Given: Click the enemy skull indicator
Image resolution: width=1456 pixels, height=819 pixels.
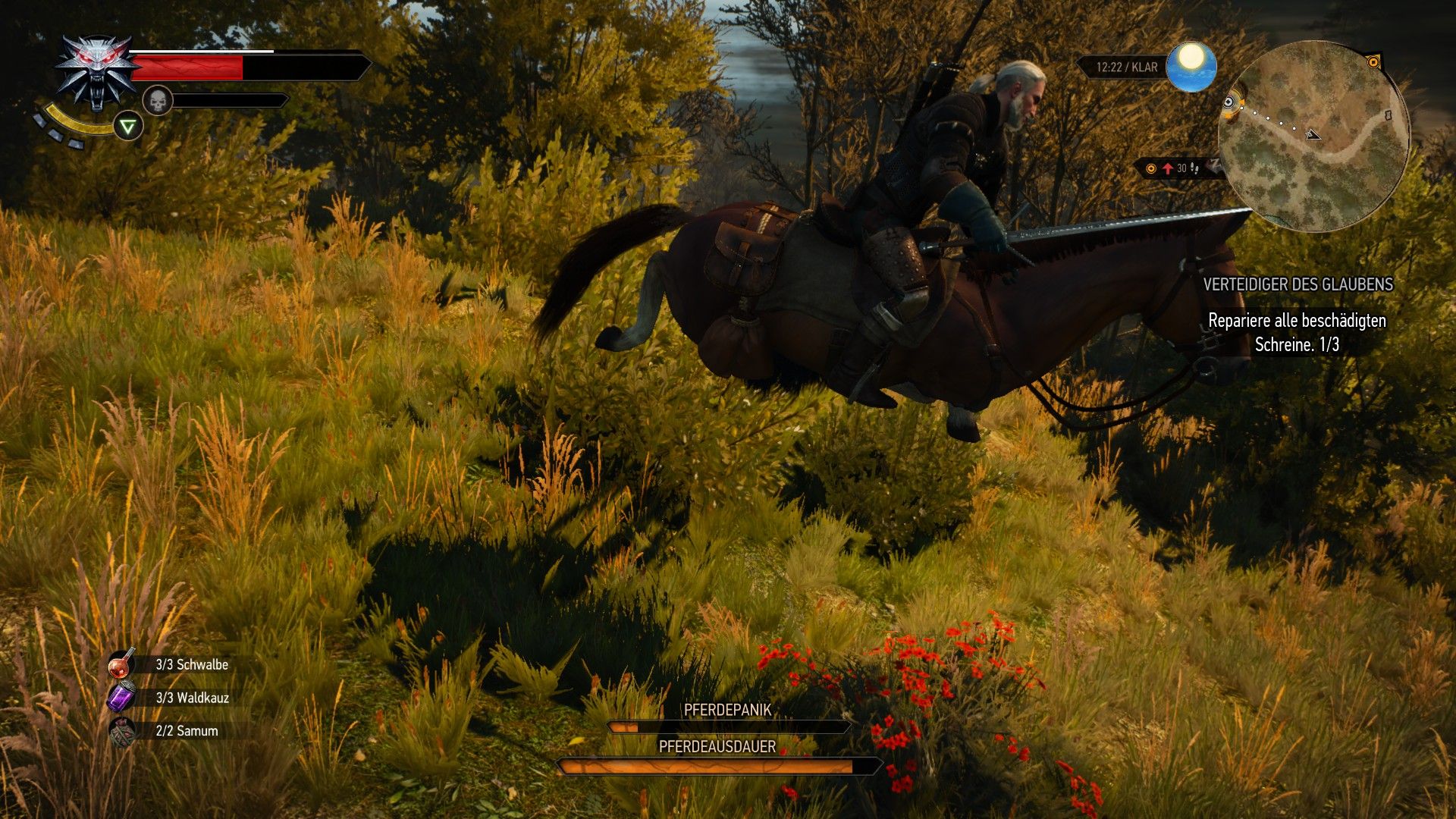Looking at the screenshot, I should (x=157, y=101).
